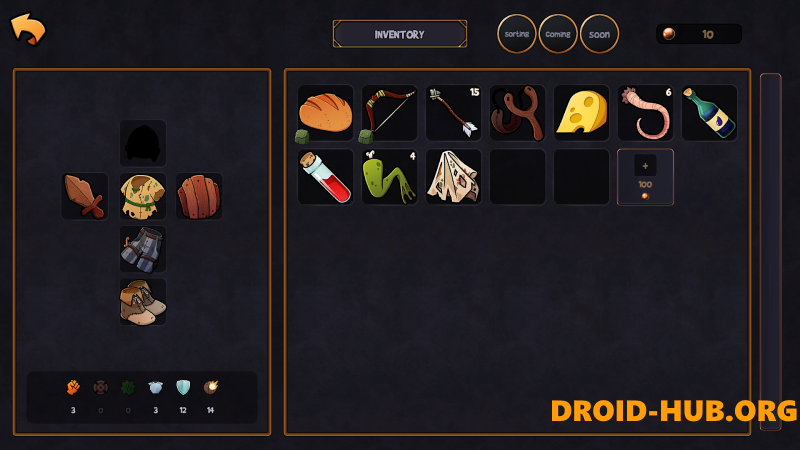Screen dimensions: 800x450
Task: Pick the slingshot item slot
Action: 517,113
